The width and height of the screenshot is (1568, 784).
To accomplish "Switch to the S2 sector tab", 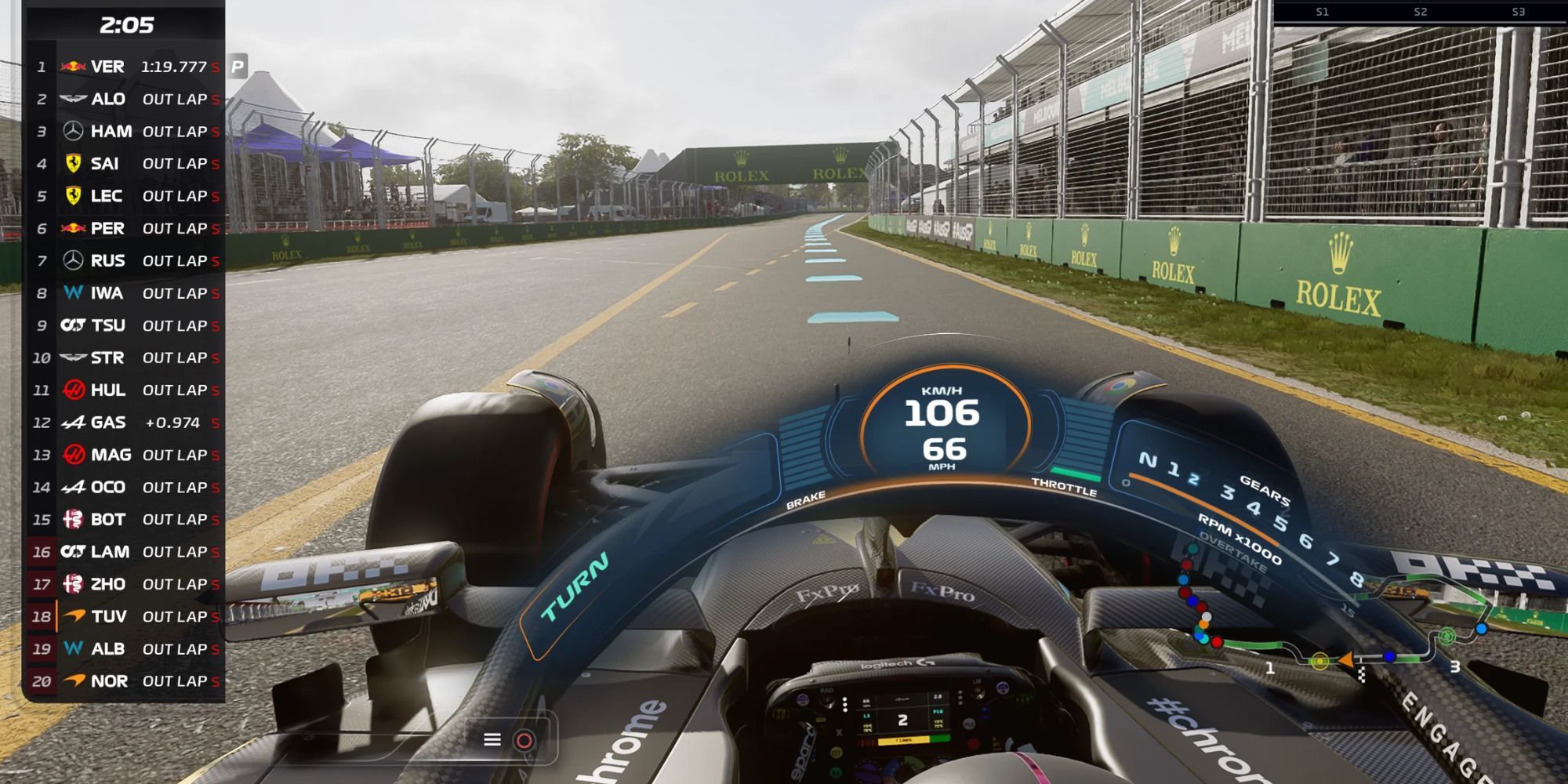I will [x=1419, y=13].
